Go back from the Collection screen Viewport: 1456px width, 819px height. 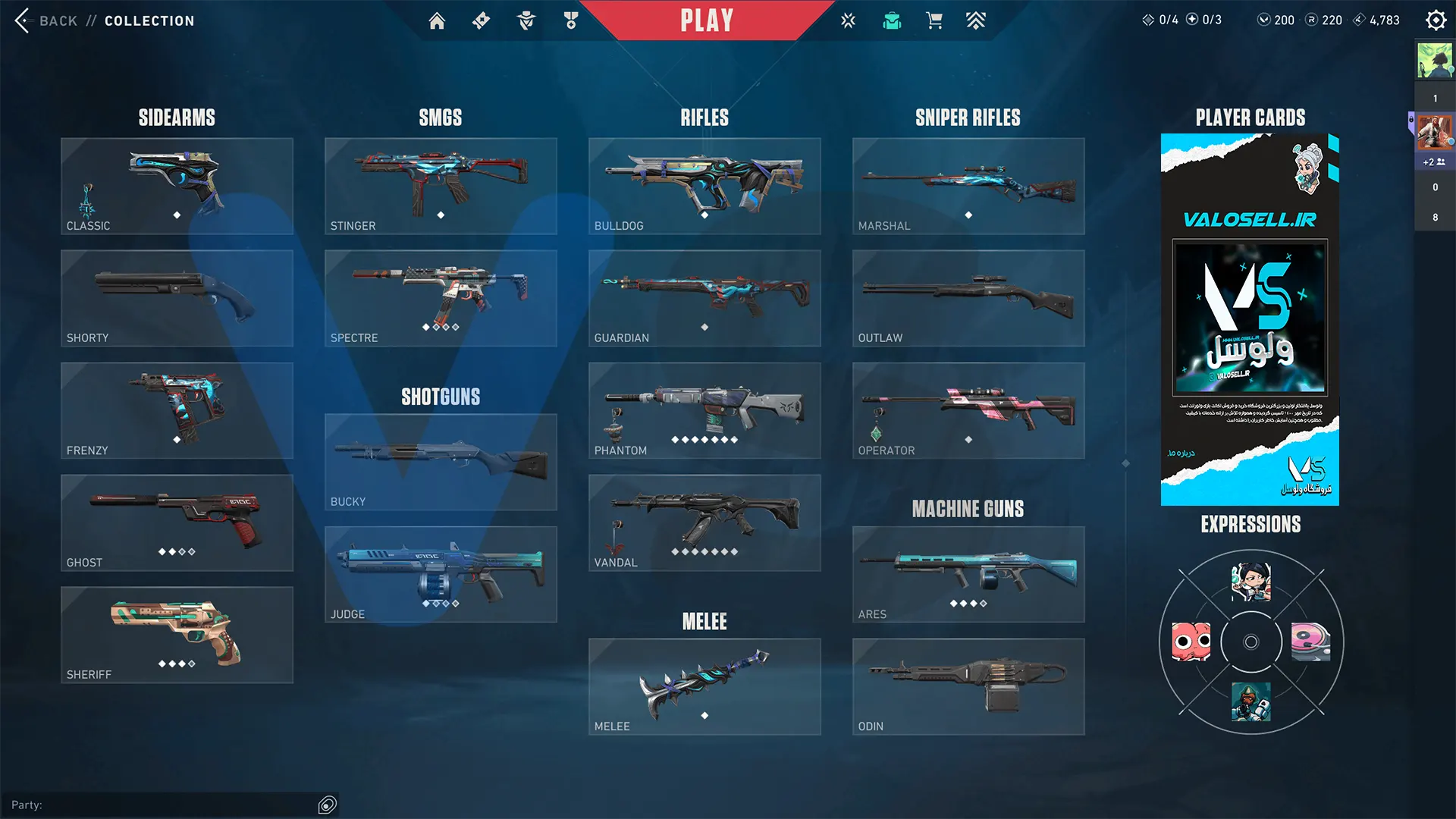[45, 20]
